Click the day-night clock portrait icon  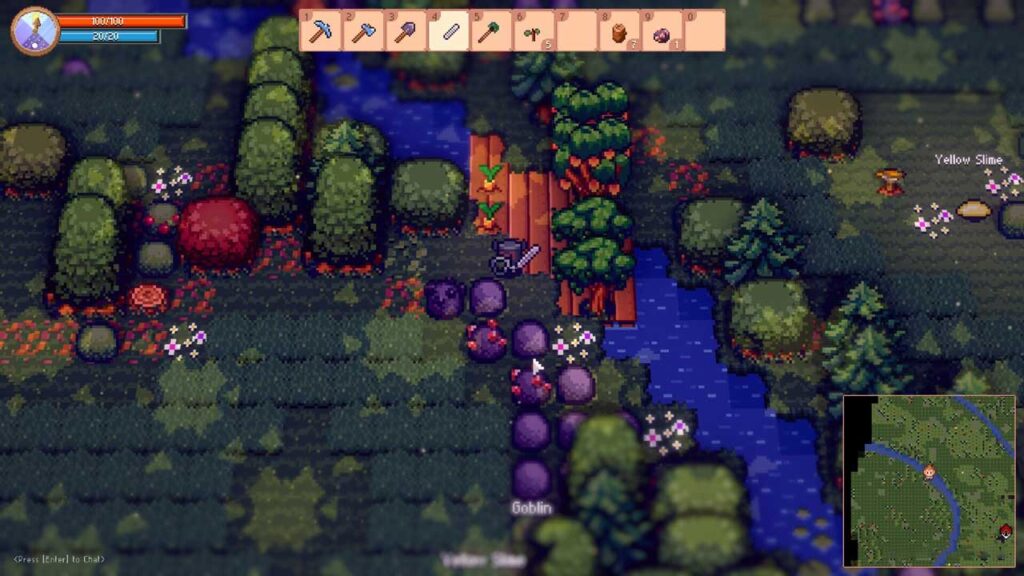(33, 30)
